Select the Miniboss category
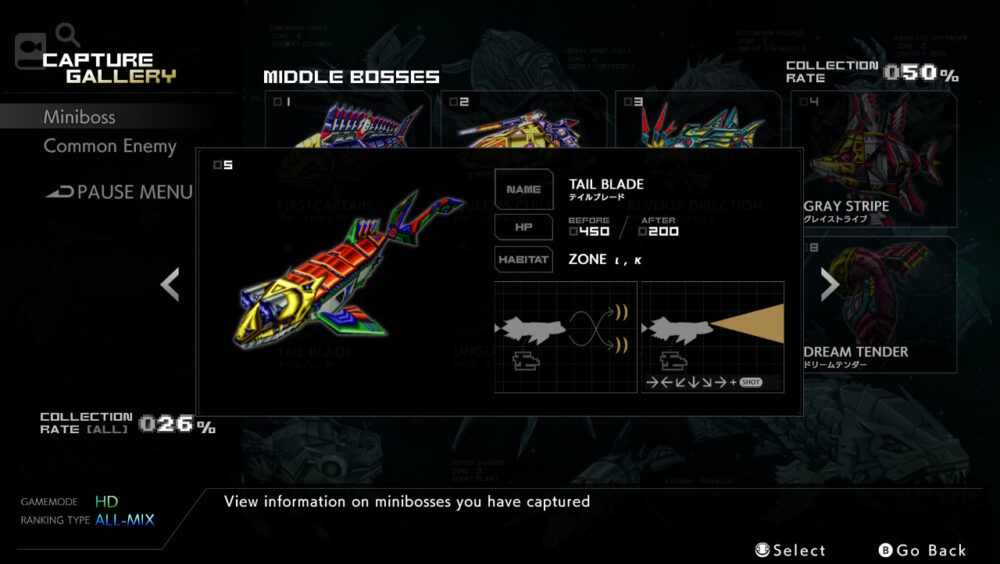1000x564 pixels. pyautogui.click(x=79, y=117)
